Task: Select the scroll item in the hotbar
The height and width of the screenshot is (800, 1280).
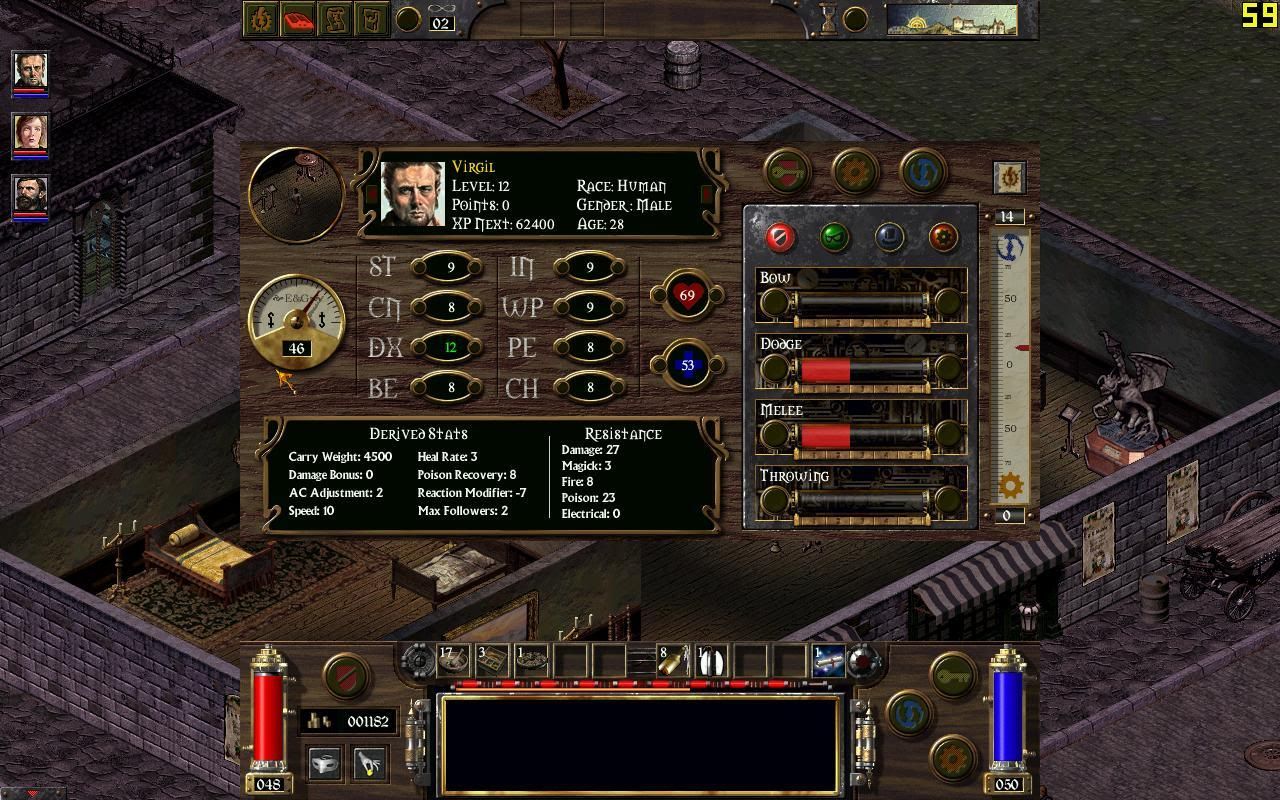Action: [828, 660]
